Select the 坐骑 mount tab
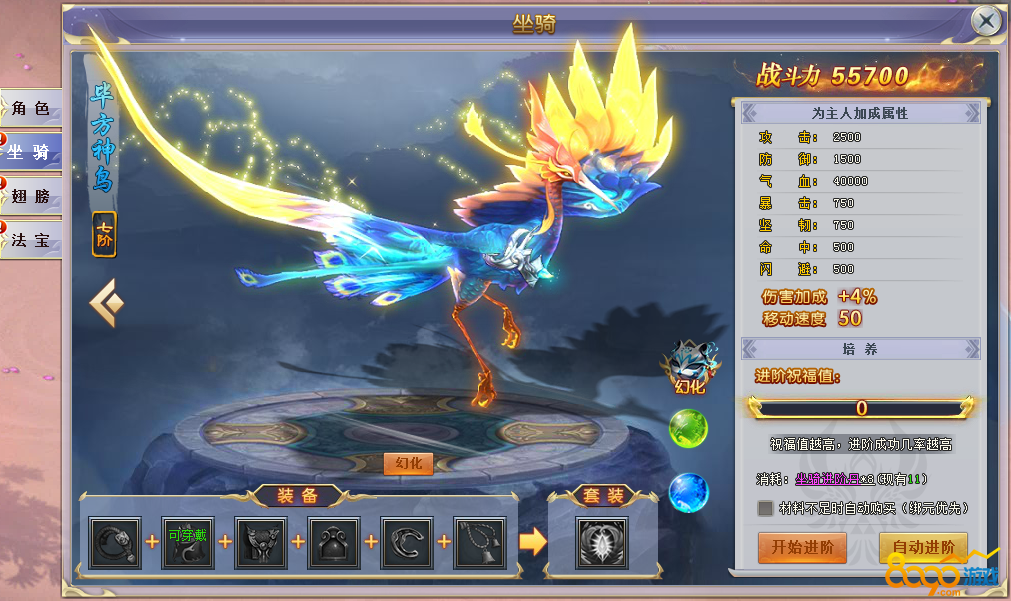This screenshot has width=1011, height=601. click(x=31, y=152)
